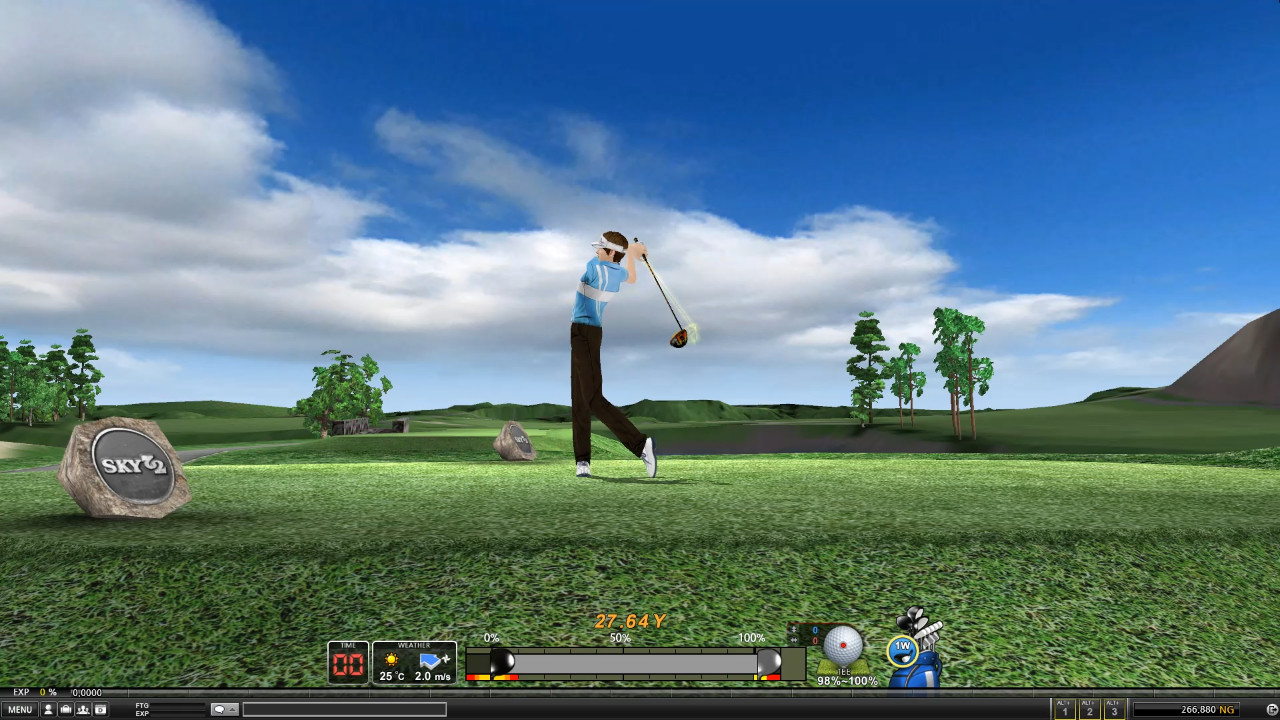Open the MENU panel
This screenshot has width=1280, height=720.
pos(22,708)
